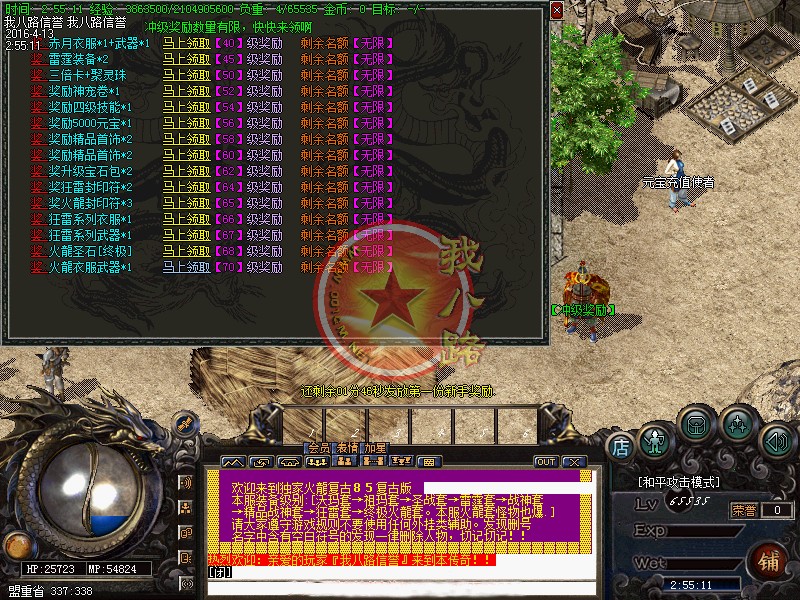Open the 表情 emotes tab
Image resolution: width=800 pixels, height=600 pixels.
[x=346, y=448]
